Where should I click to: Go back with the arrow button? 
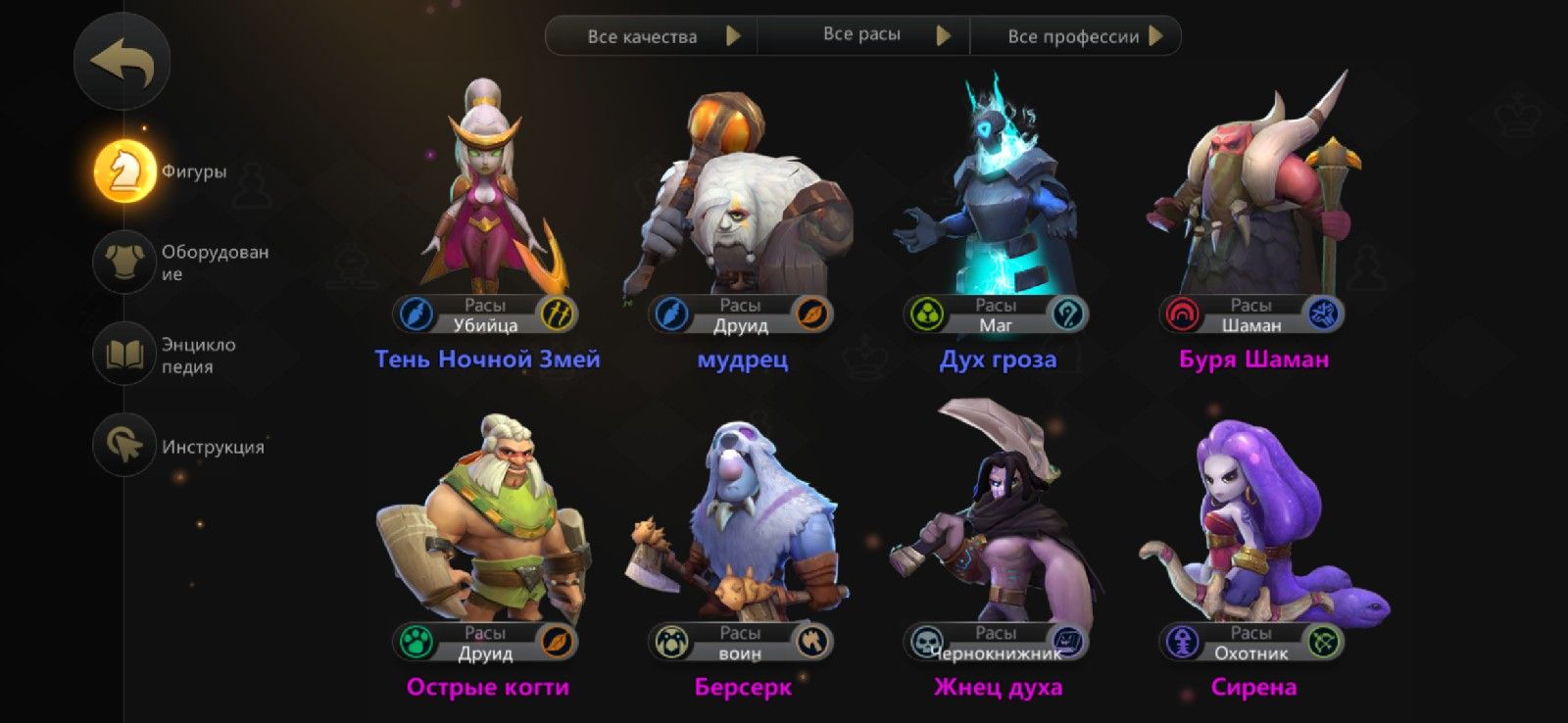[x=122, y=63]
